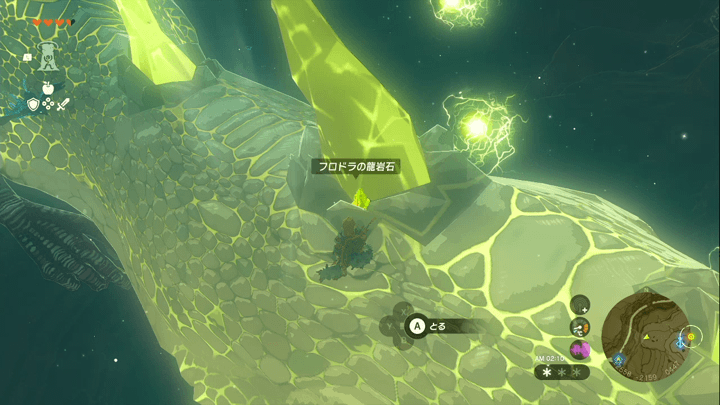Select the orange target marker on minimap
720x405 pixels.
click(x=690, y=337)
